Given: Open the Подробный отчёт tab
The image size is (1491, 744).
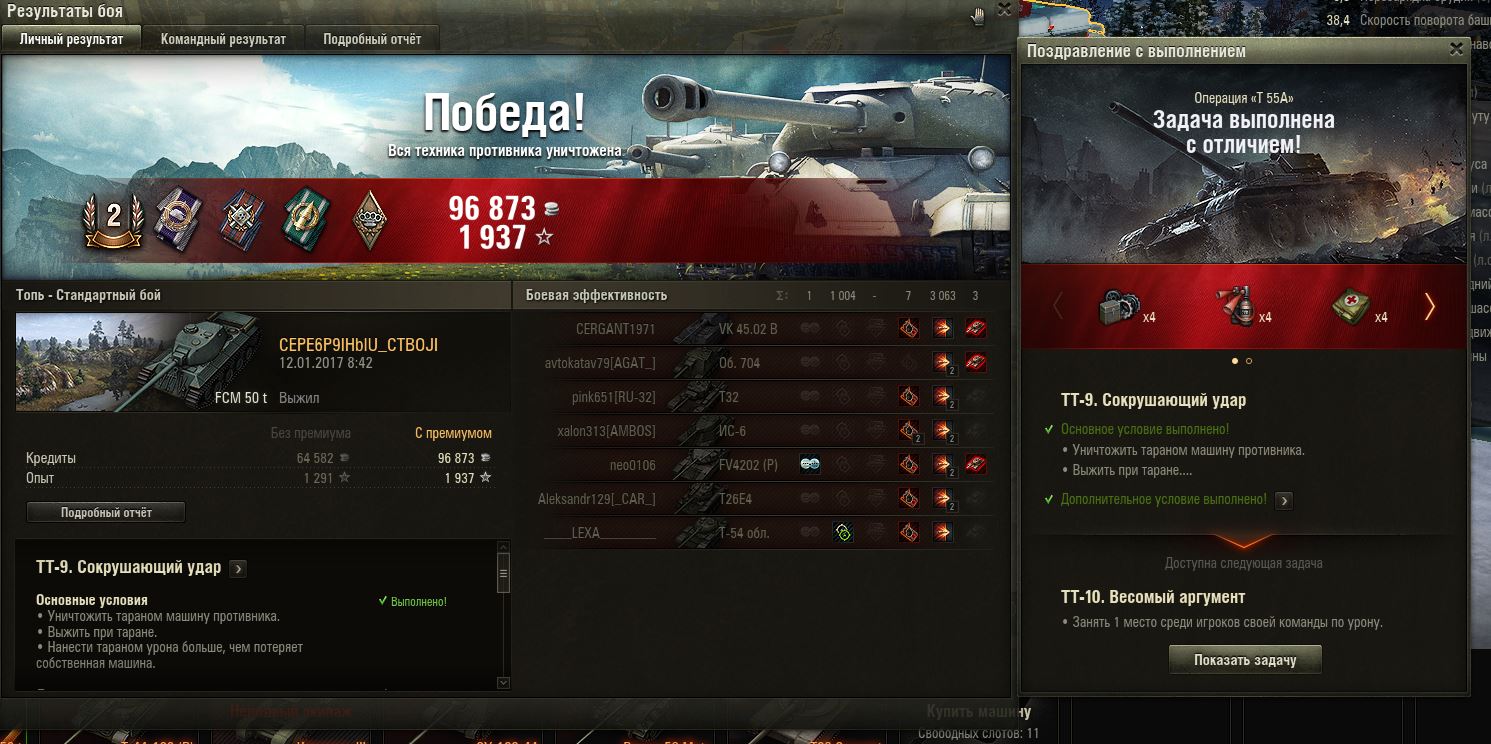Looking at the screenshot, I should pyautogui.click(x=372, y=39).
